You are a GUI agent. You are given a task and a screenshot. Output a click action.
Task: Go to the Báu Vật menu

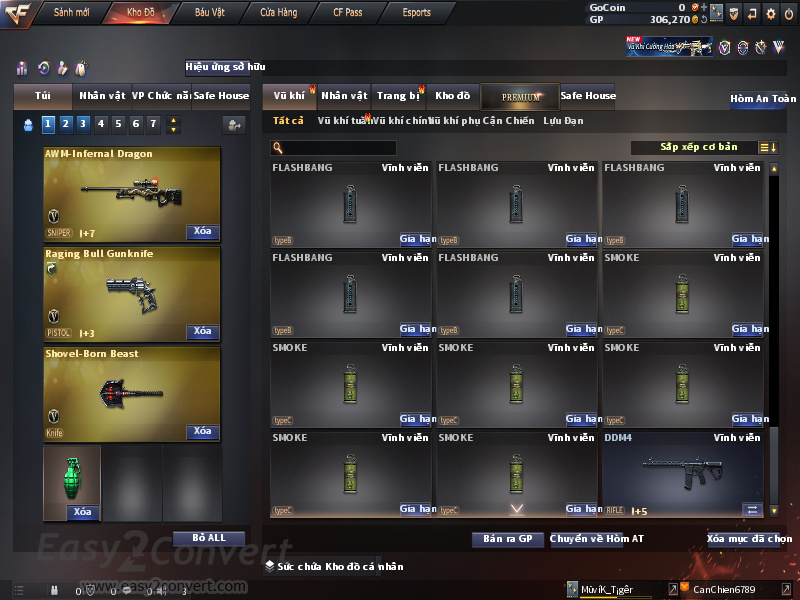(x=209, y=13)
